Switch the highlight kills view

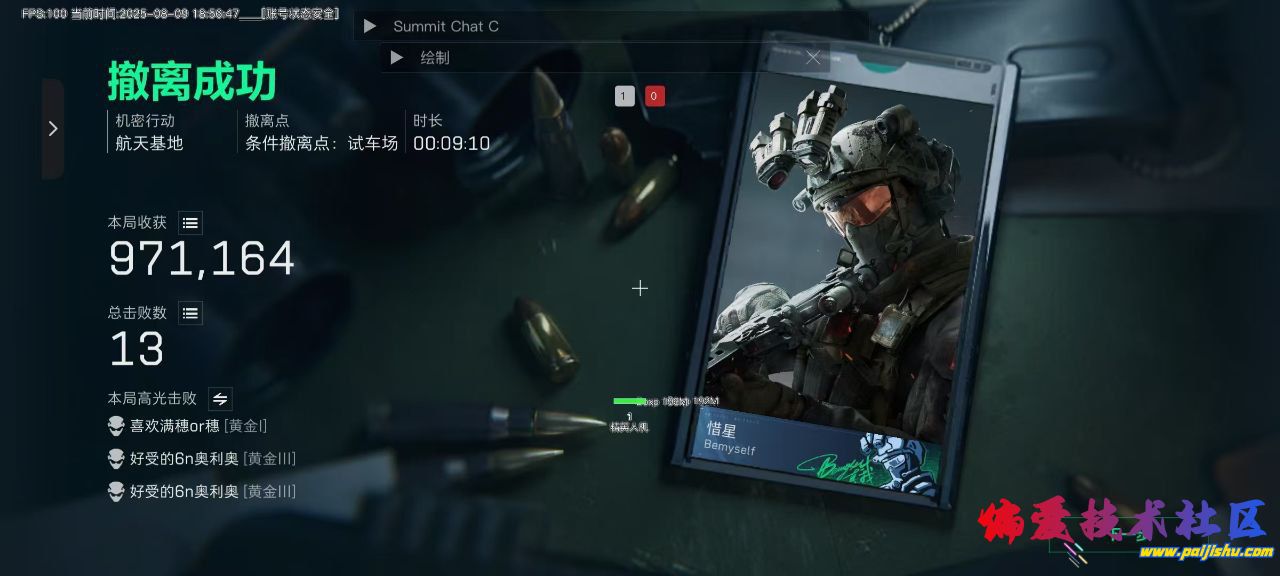click(220, 398)
